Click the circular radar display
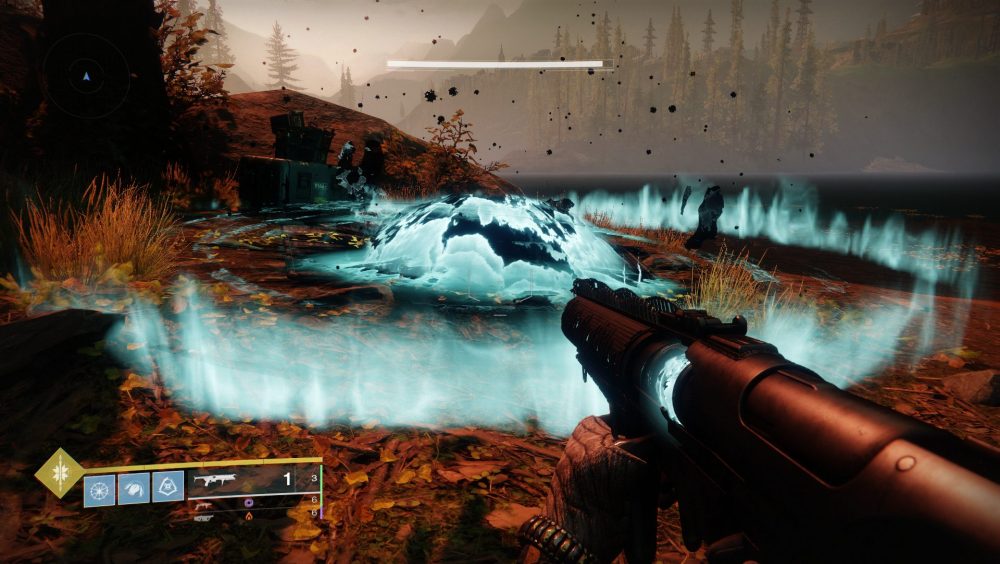This screenshot has width=1000, height=564. [x=86, y=76]
